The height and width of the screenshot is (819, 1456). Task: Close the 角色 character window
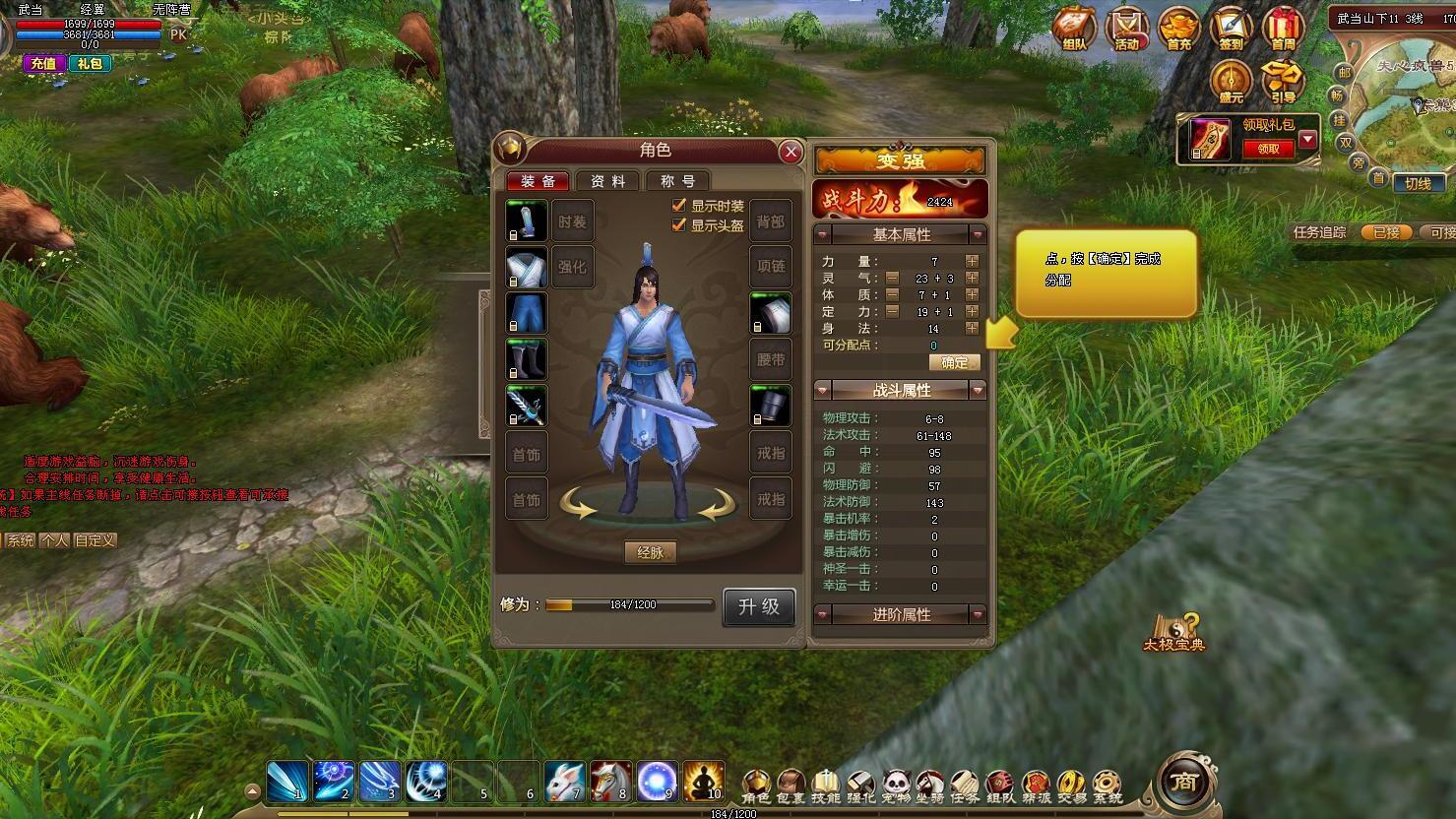(x=790, y=152)
